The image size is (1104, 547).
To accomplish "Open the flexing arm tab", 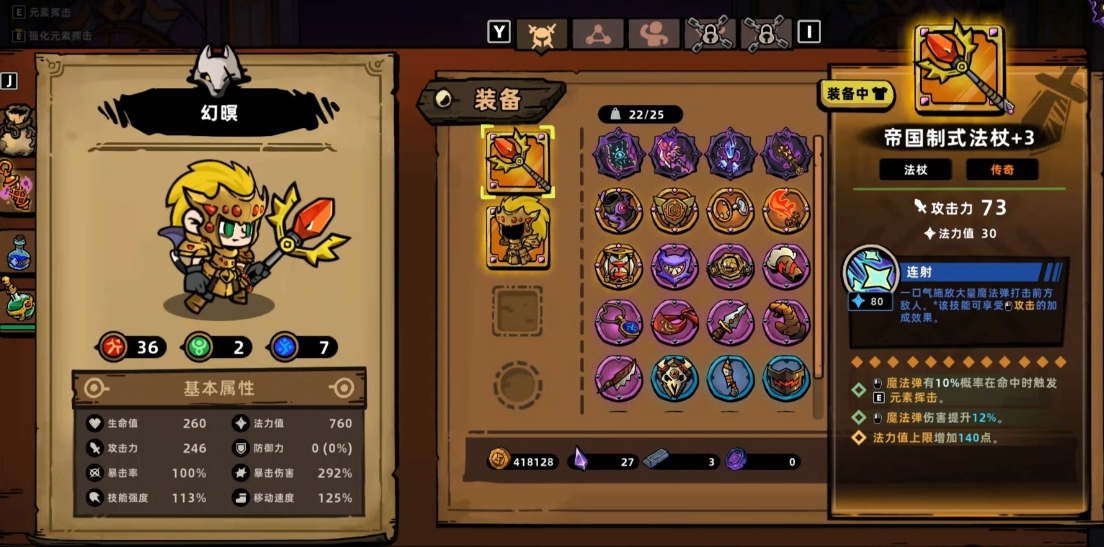I will 653,34.
